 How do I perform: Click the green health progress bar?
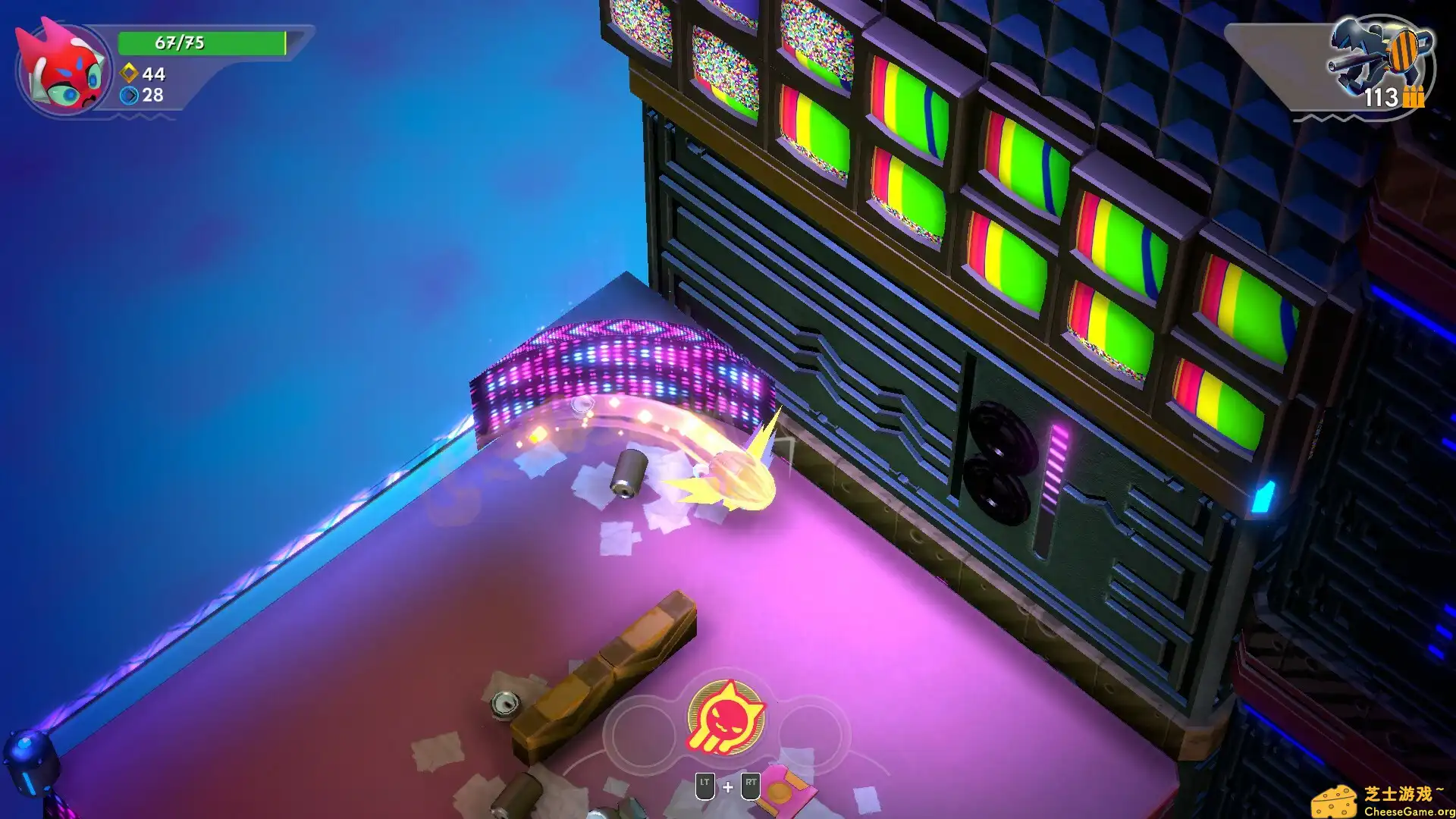coord(202,43)
